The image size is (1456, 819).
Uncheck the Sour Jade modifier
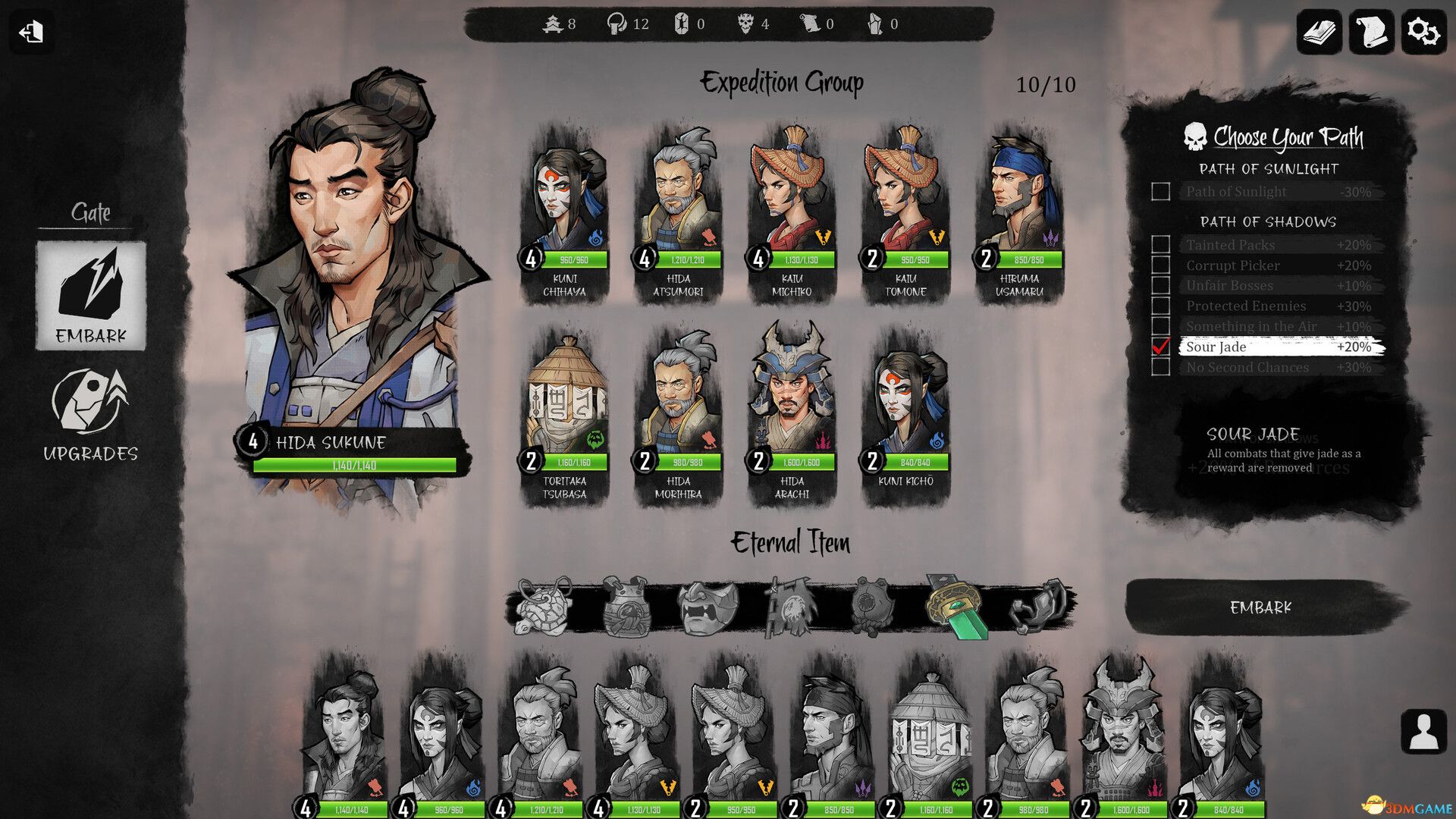pos(1160,347)
